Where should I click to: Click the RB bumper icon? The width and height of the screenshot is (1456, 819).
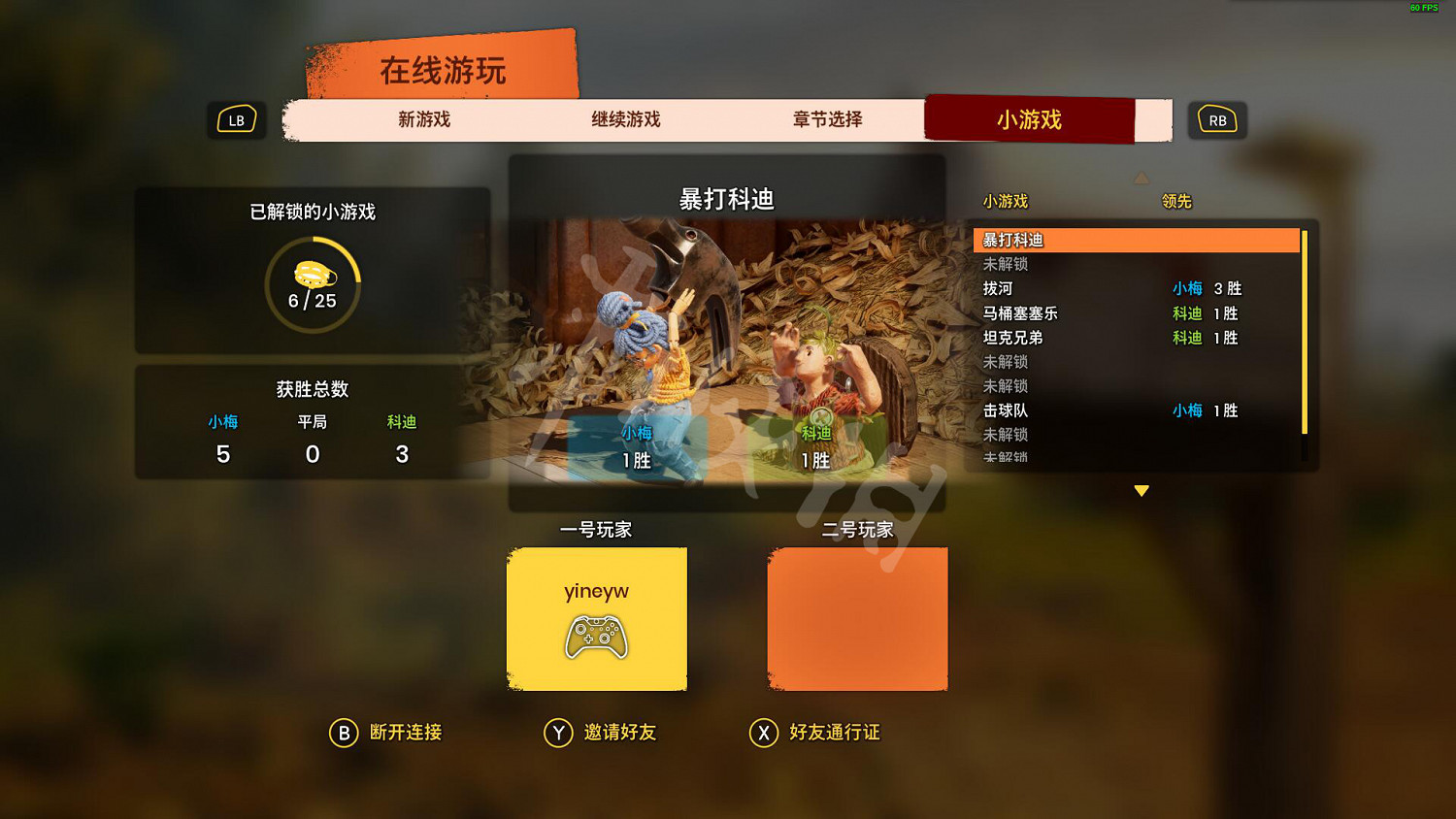pyautogui.click(x=1218, y=119)
